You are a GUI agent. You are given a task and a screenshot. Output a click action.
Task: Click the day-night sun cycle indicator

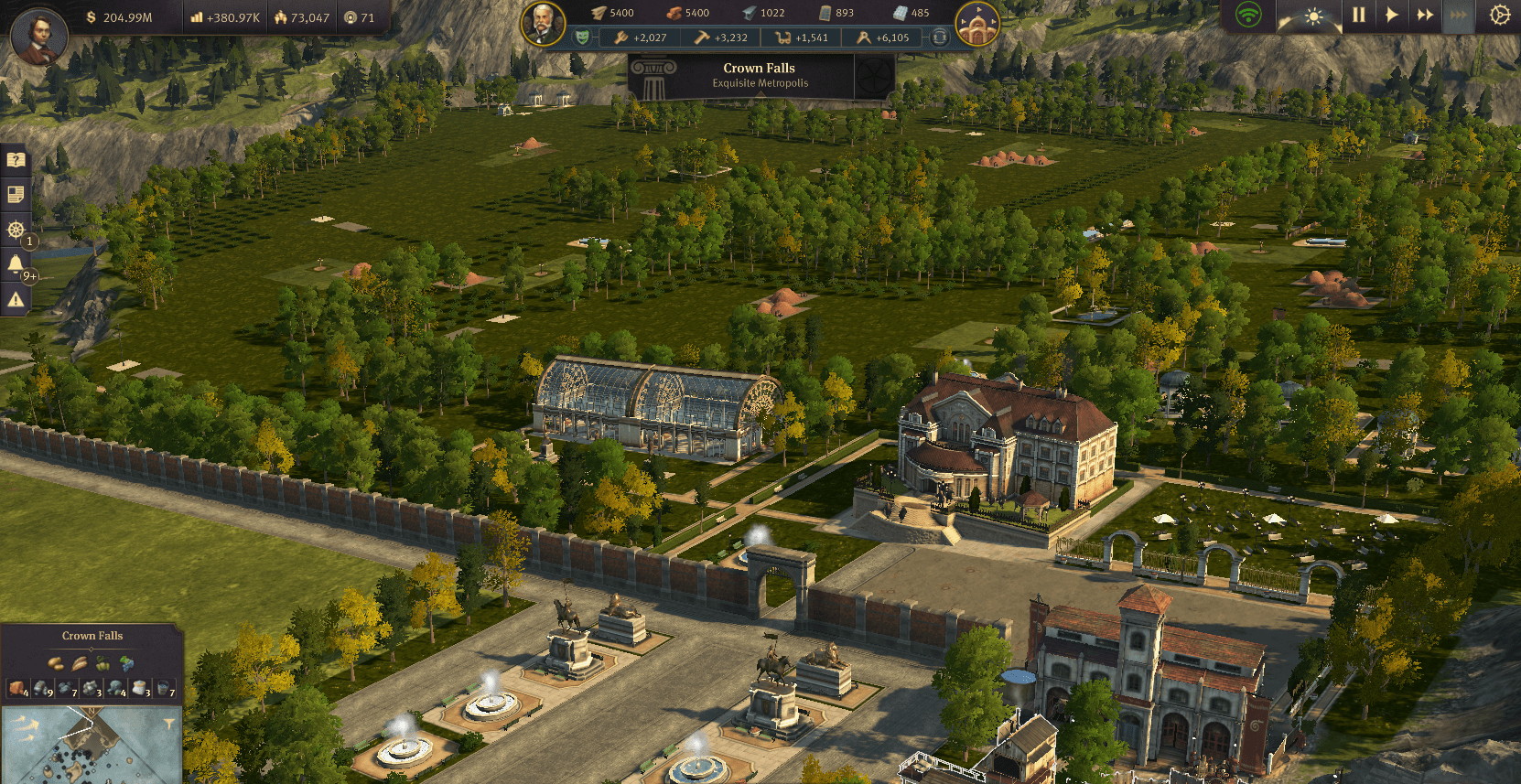coord(1313,17)
